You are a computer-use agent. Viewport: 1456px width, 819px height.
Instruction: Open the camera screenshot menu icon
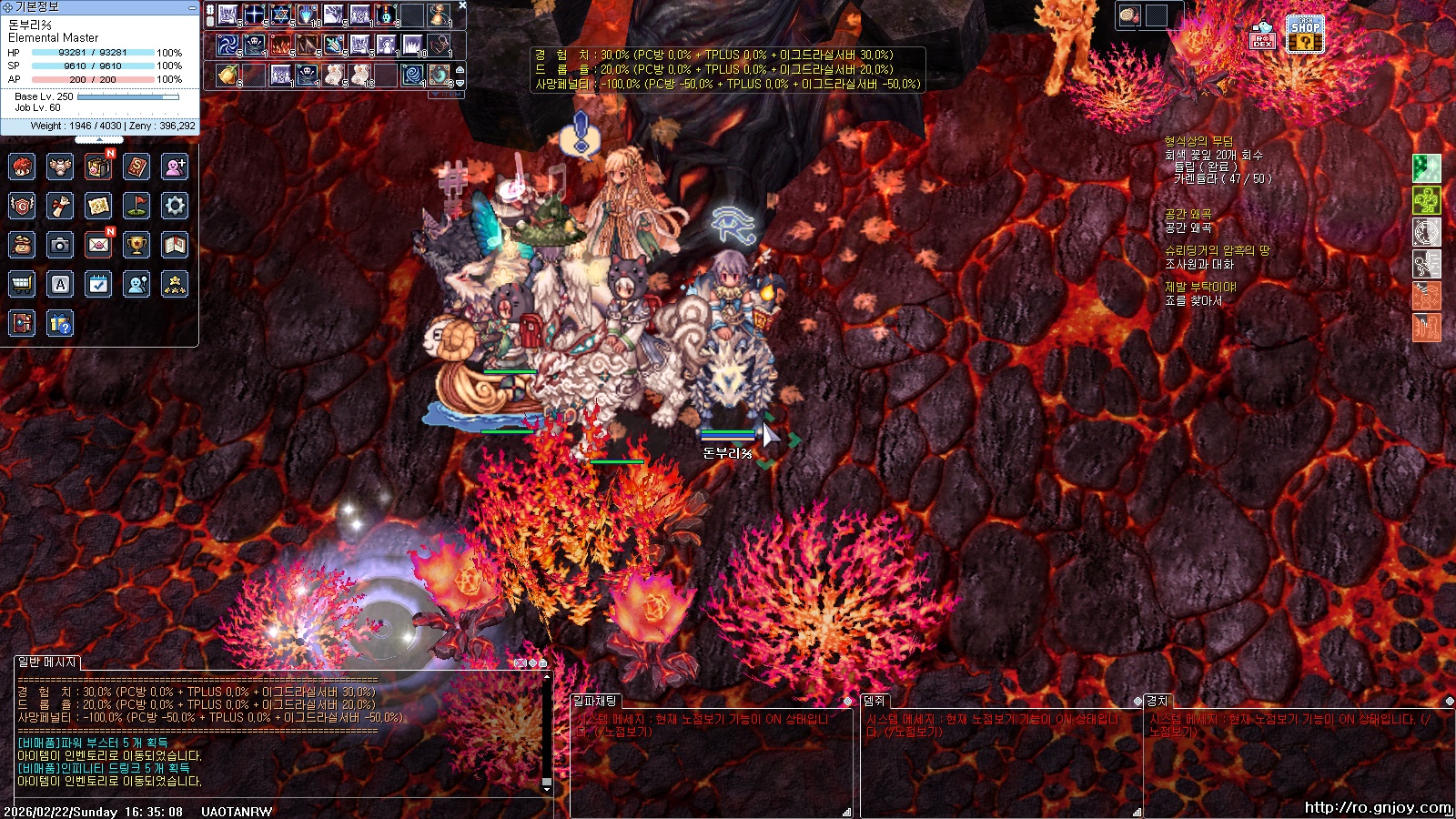point(60,245)
